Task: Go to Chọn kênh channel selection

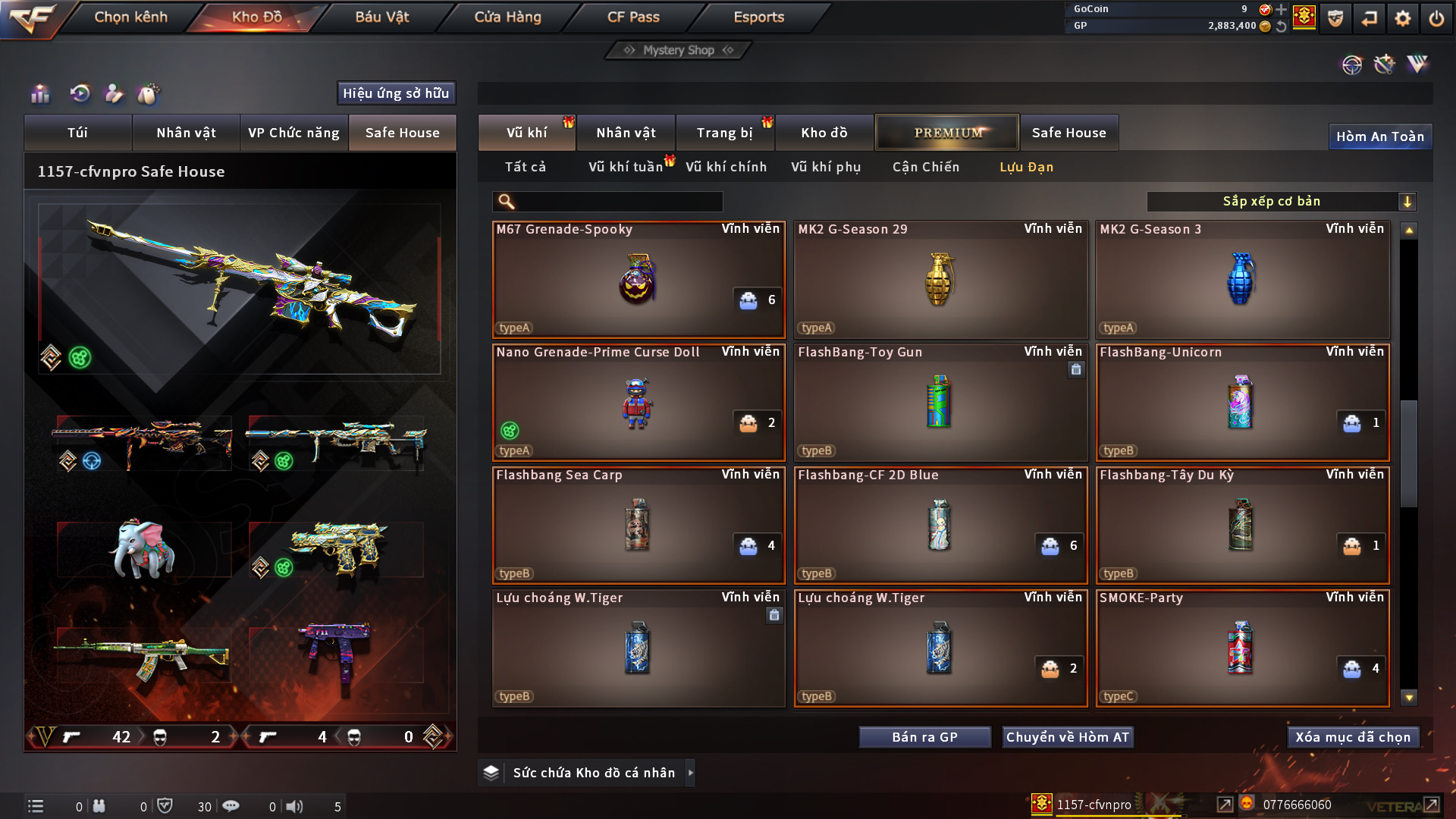Action: tap(130, 17)
